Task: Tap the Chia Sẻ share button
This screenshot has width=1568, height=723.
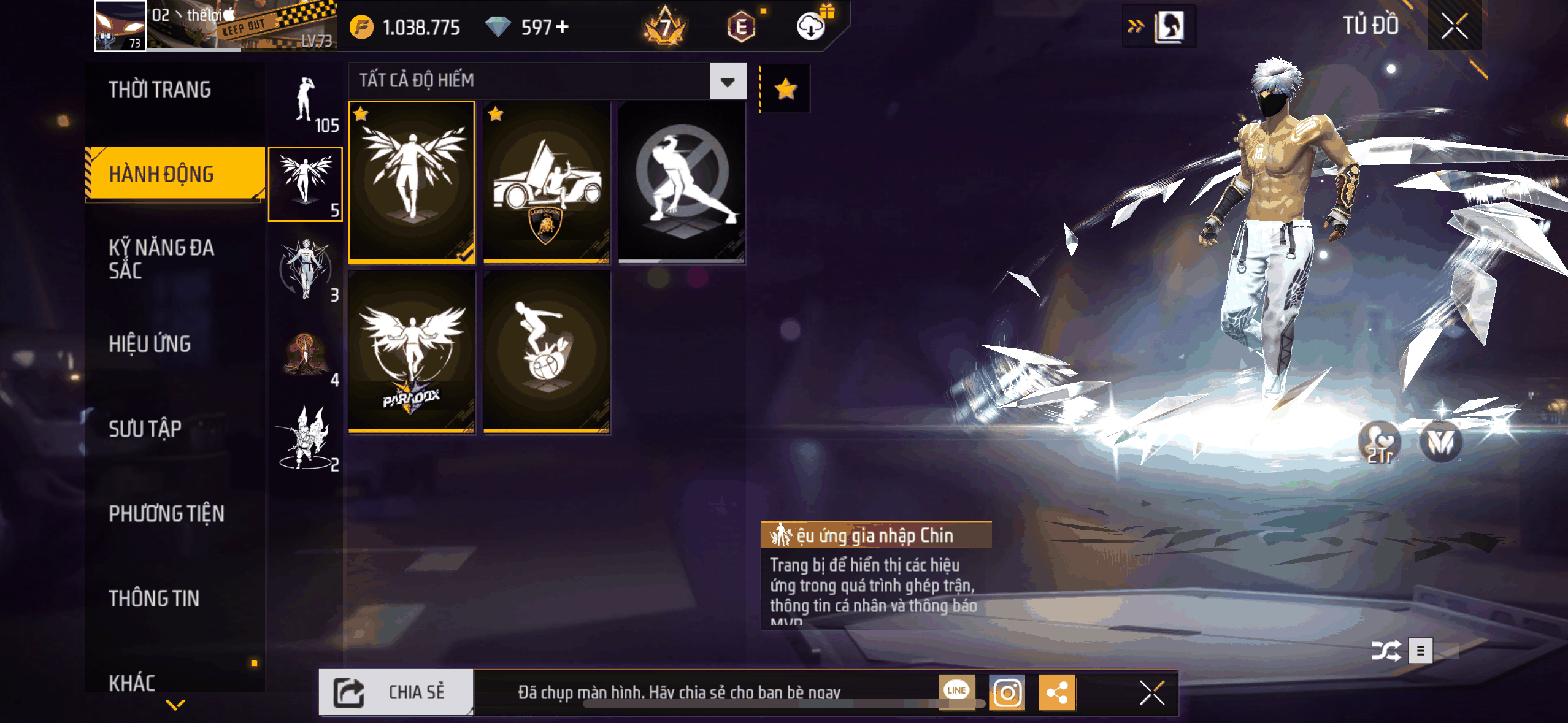Action: coord(396,692)
